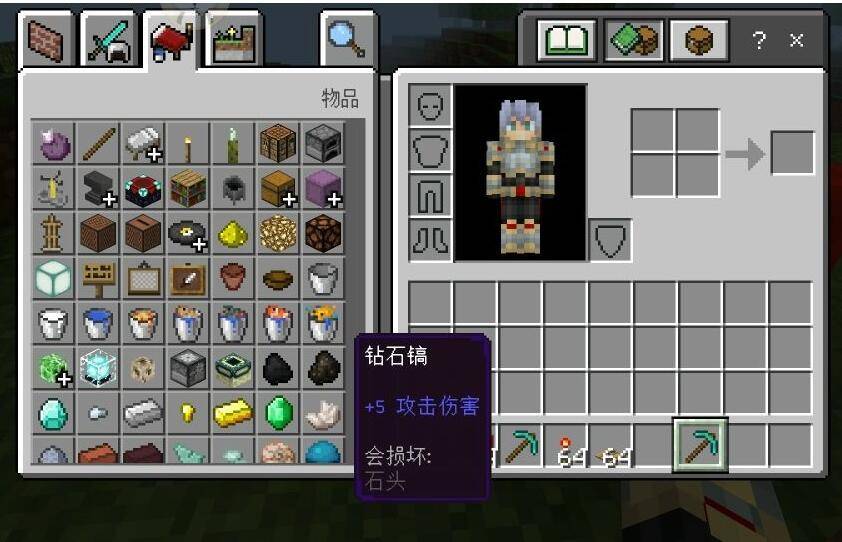The image size is (842, 542).
Task: Open the sword and armor equipment tab
Action: pos(107,43)
